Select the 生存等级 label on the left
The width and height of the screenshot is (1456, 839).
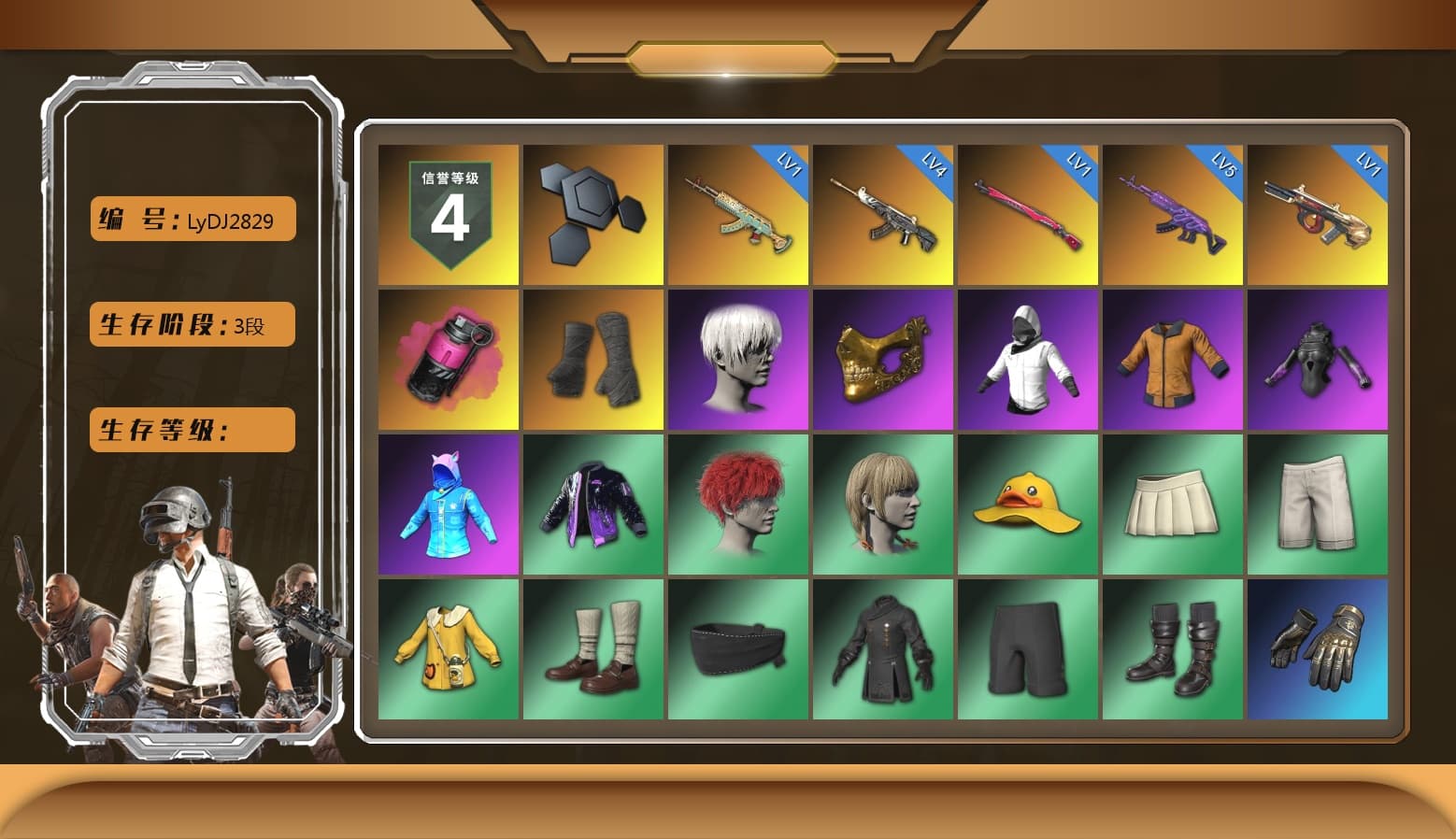coord(191,430)
